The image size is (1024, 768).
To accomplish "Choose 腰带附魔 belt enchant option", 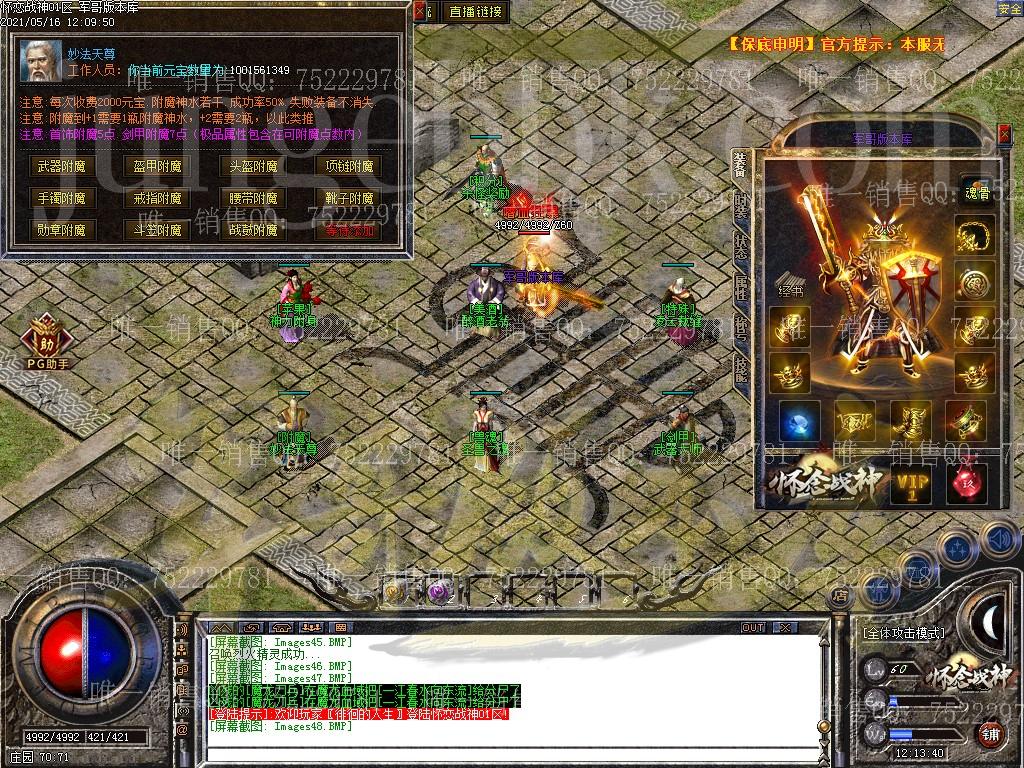I will click(x=253, y=198).
